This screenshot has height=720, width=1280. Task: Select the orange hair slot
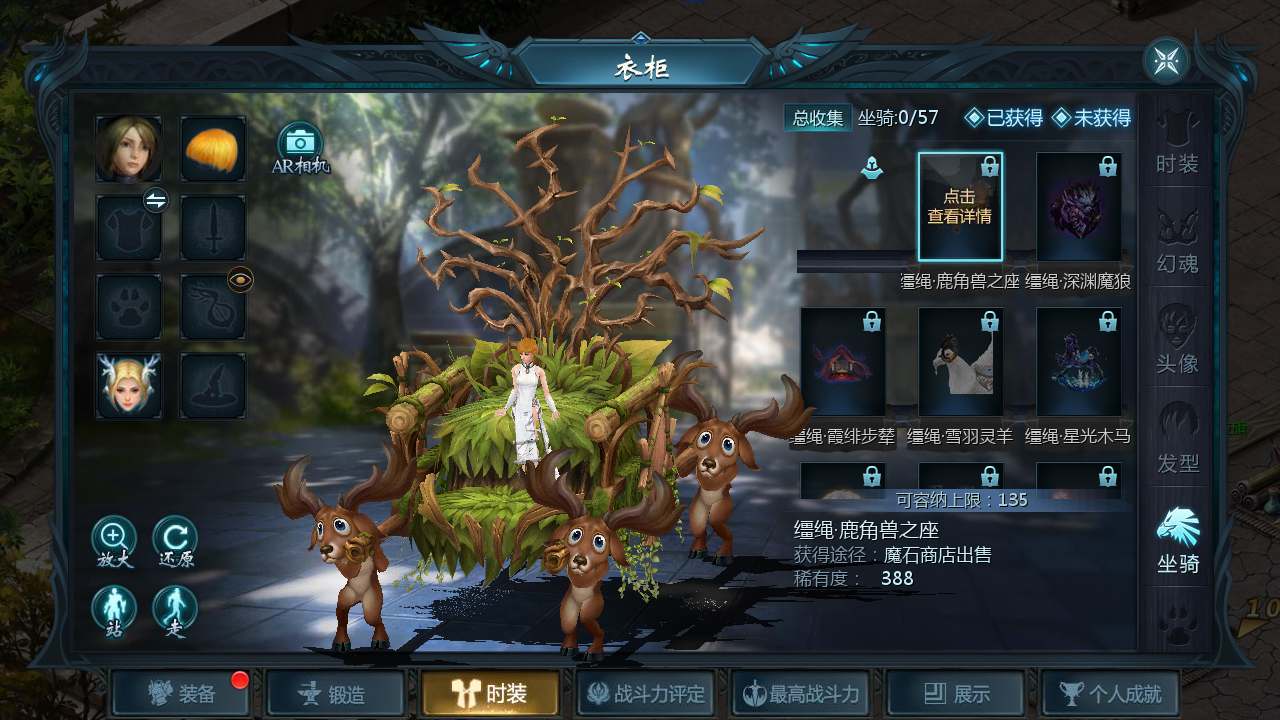point(213,148)
